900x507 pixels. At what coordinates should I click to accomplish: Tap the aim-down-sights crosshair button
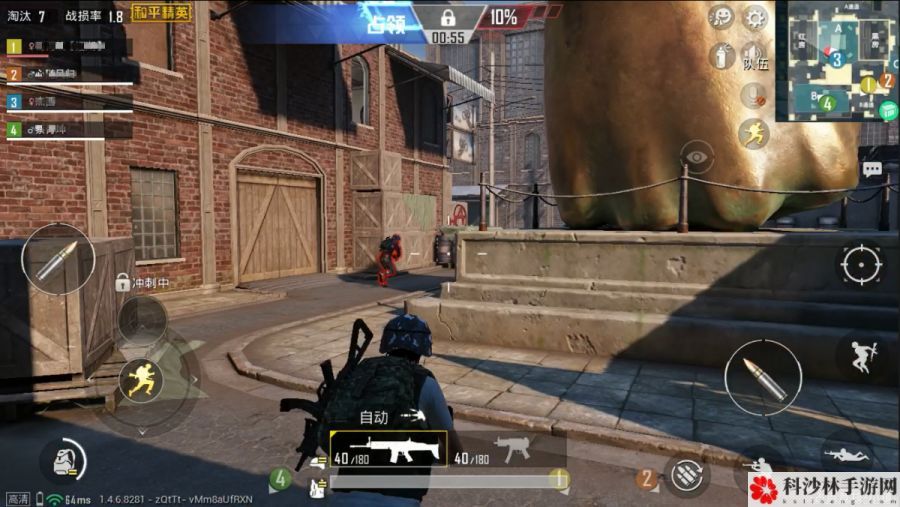pos(861,264)
